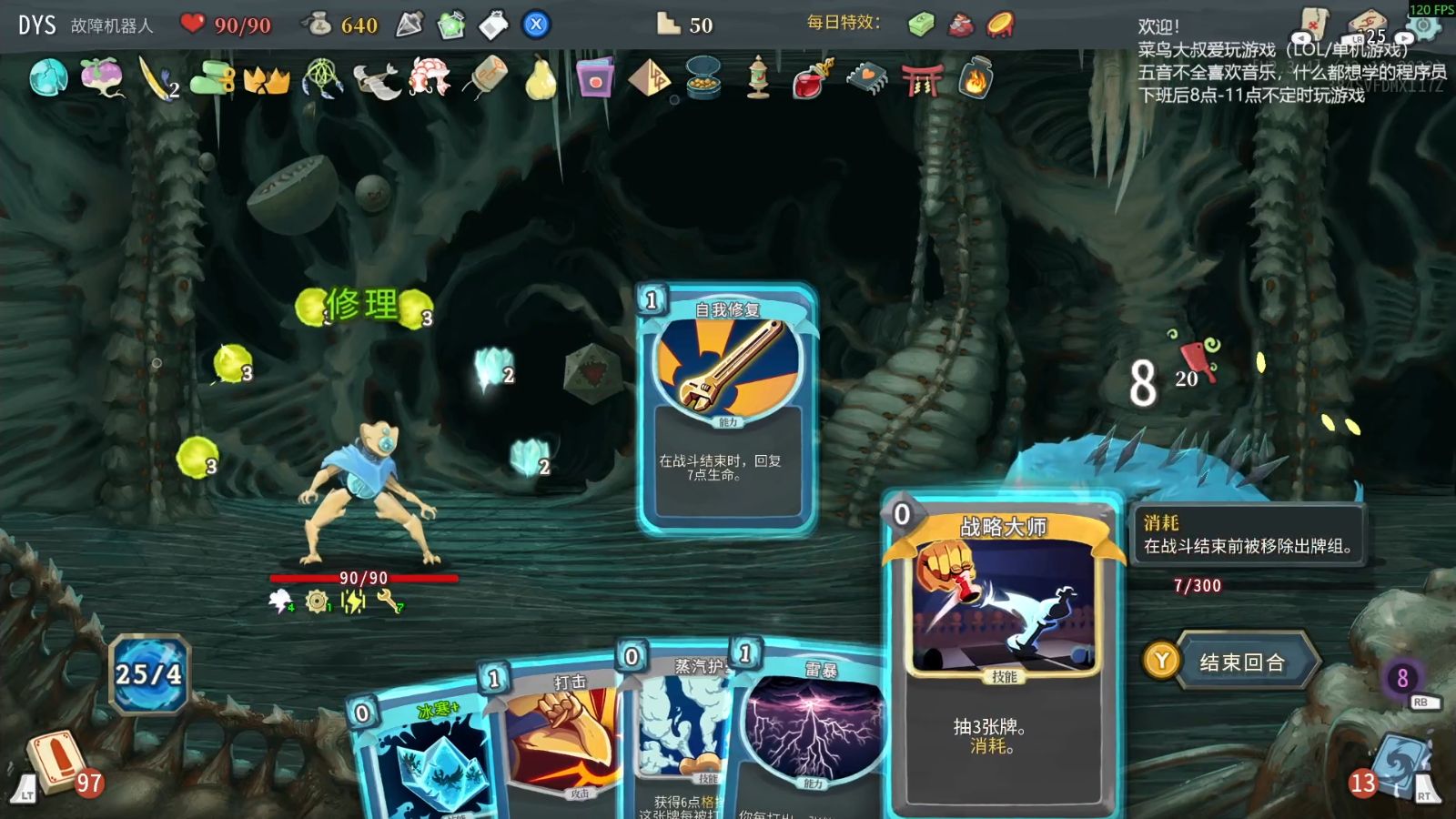The width and height of the screenshot is (1456, 819).
Task: Inspect the purple book relic
Action: pyautogui.click(x=595, y=78)
